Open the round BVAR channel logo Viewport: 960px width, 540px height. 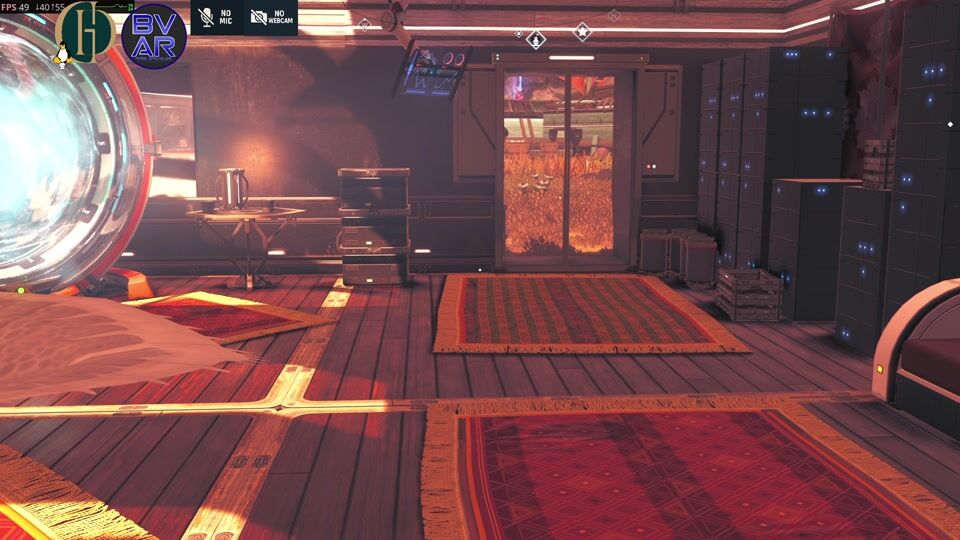[154, 36]
